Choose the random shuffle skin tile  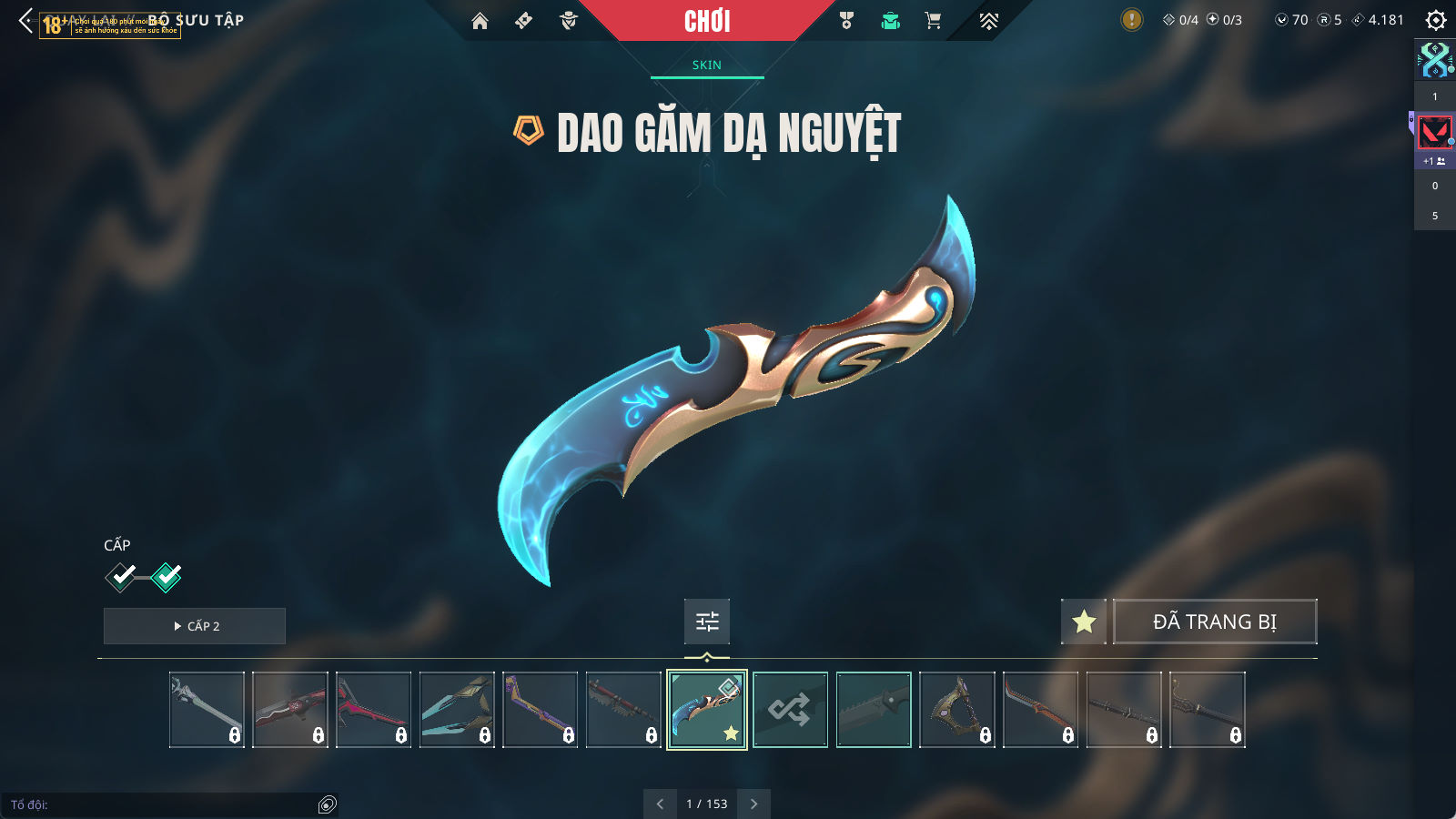click(790, 710)
